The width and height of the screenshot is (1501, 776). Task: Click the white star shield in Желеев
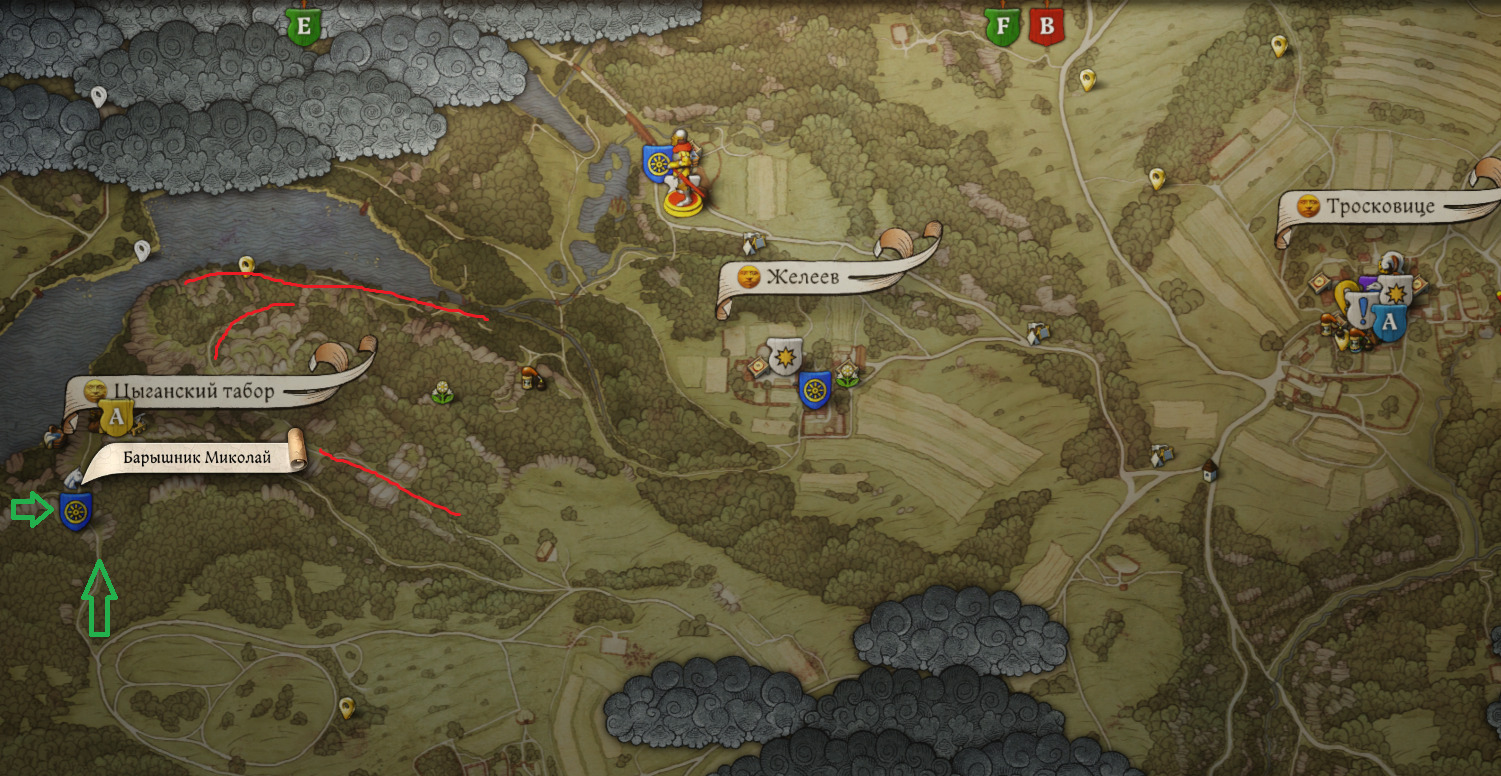tap(786, 355)
